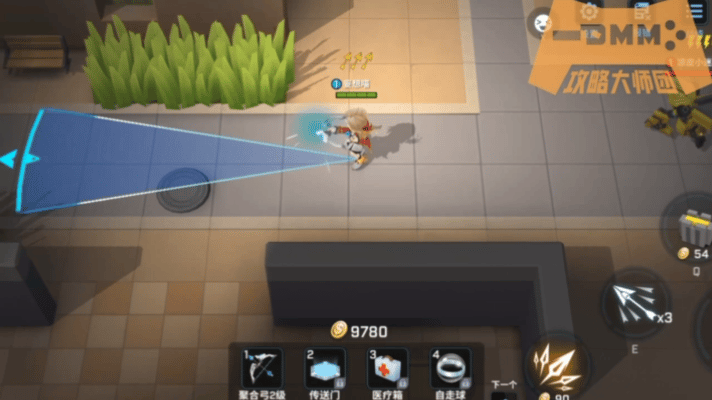
Task: Pick the 自走球 rolling ball item
Action: pyautogui.click(x=450, y=368)
